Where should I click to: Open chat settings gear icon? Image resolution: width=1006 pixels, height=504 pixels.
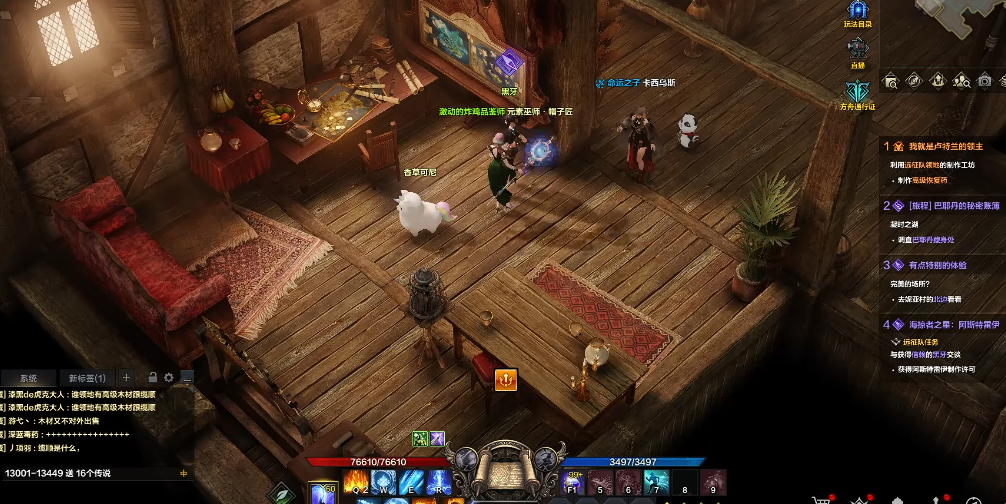169,378
